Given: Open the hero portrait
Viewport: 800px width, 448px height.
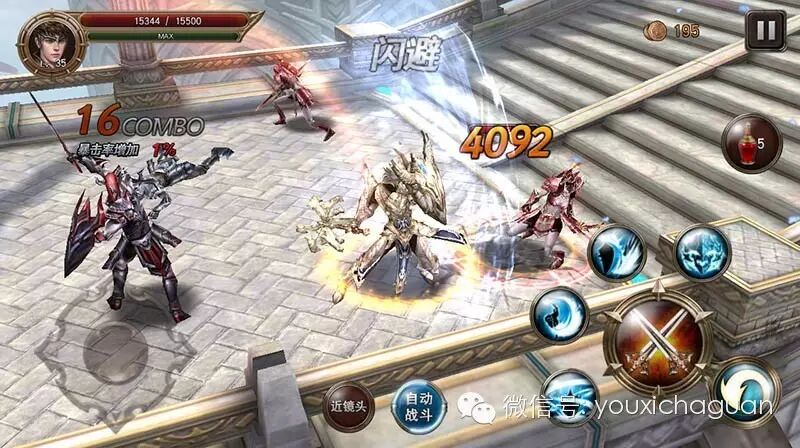Looking at the screenshot, I should [x=46, y=43].
